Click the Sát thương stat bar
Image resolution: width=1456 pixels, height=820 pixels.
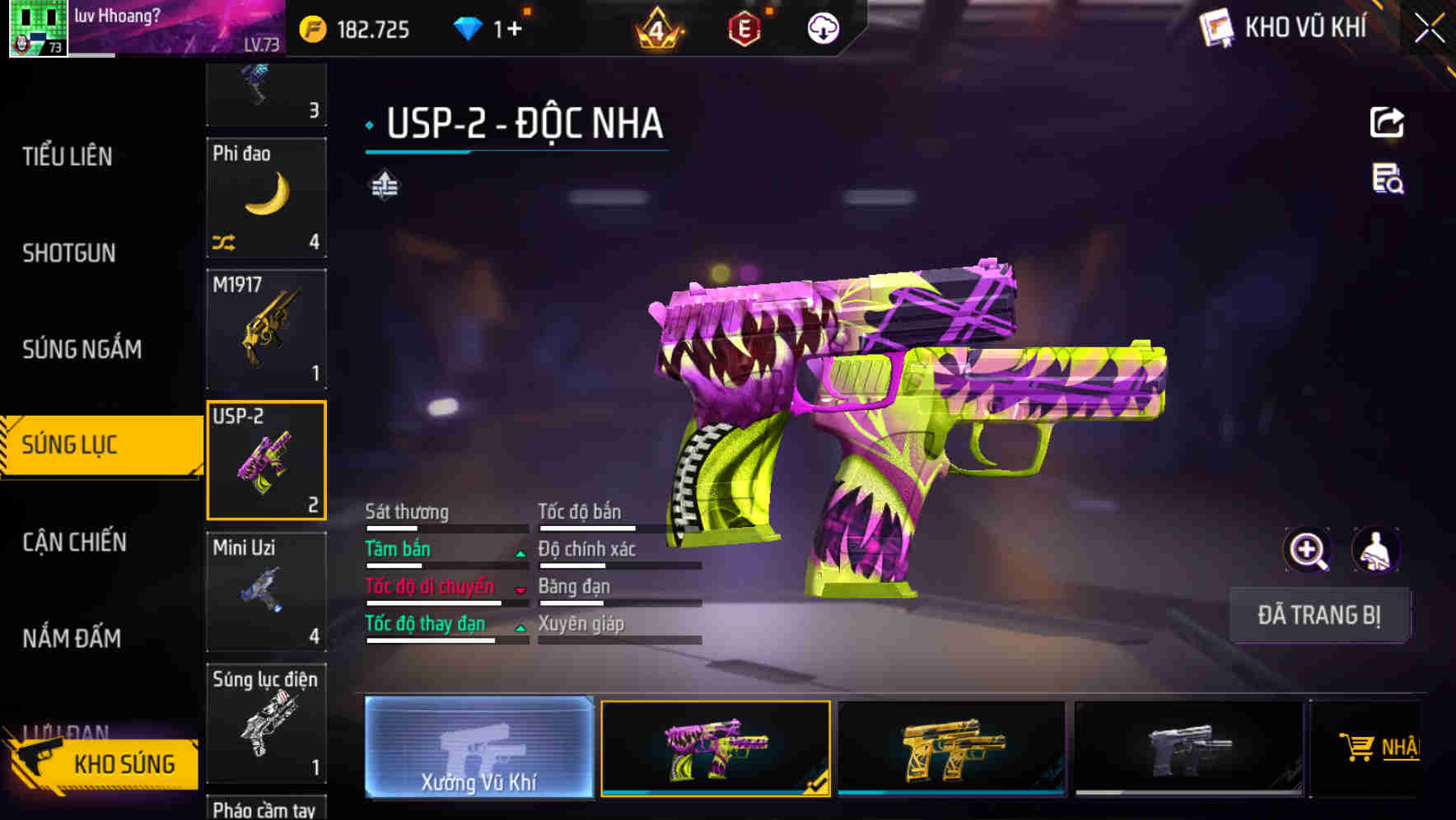[445, 525]
